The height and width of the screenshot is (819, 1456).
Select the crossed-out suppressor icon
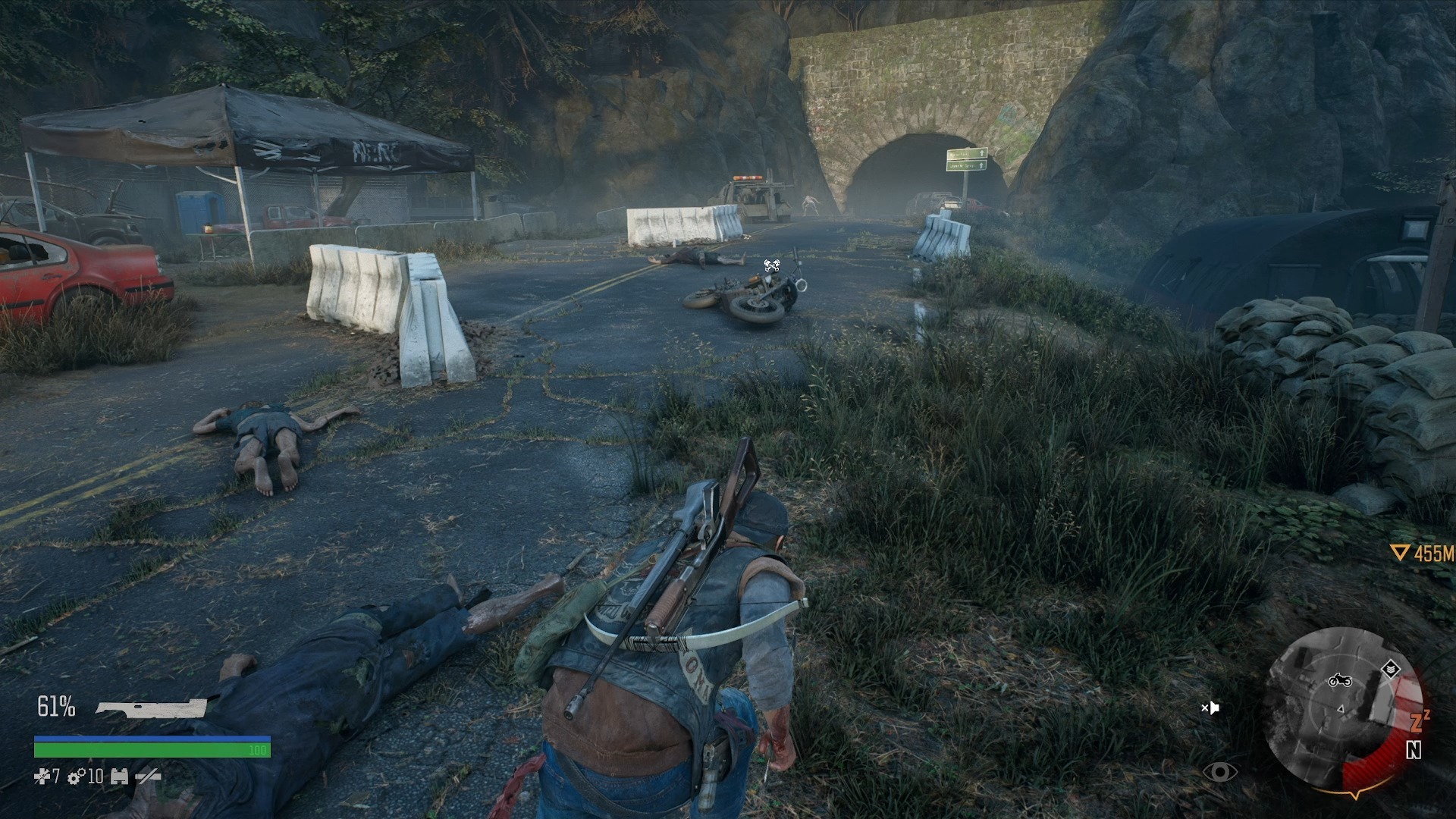tap(148, 777)
